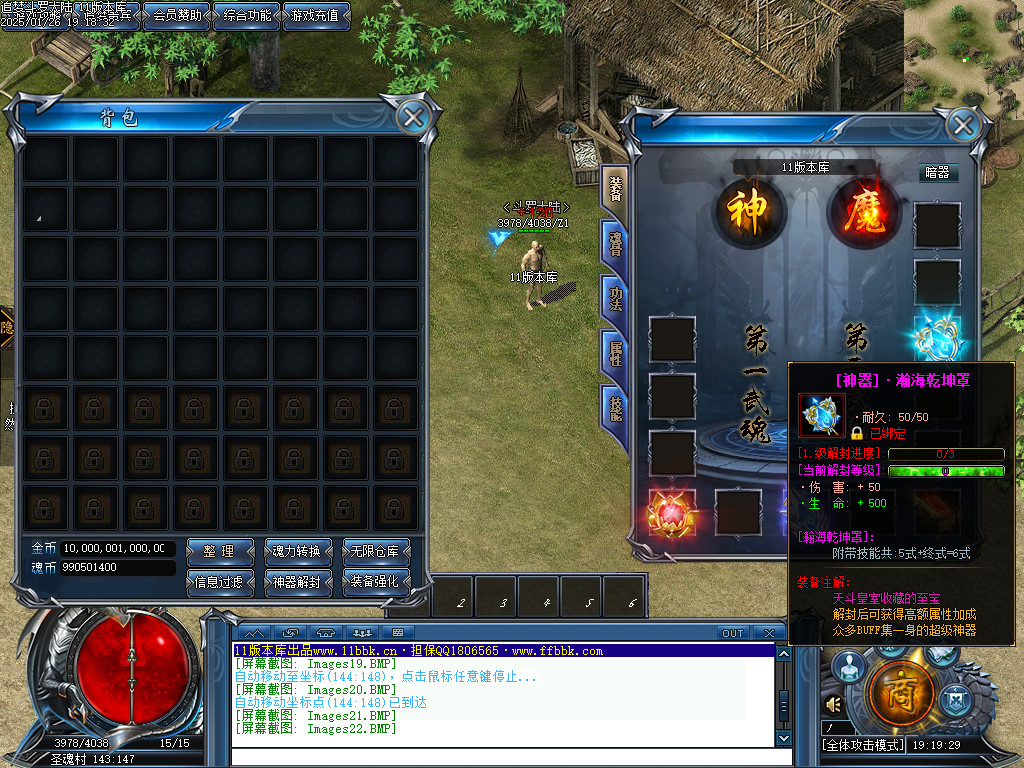Open the 无限仓库 unlimited warehouse

[x=376, y=551]
